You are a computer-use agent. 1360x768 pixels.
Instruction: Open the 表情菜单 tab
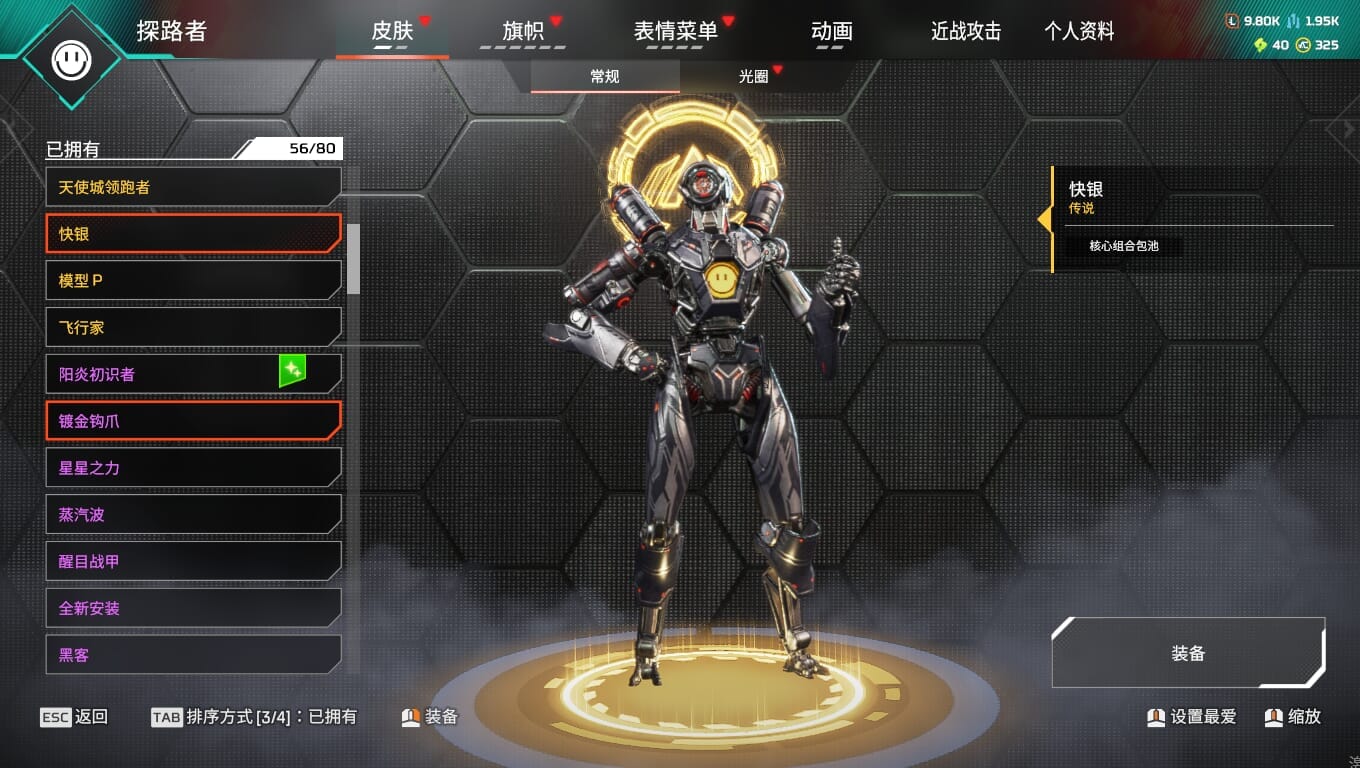click(x=676, y=32)
